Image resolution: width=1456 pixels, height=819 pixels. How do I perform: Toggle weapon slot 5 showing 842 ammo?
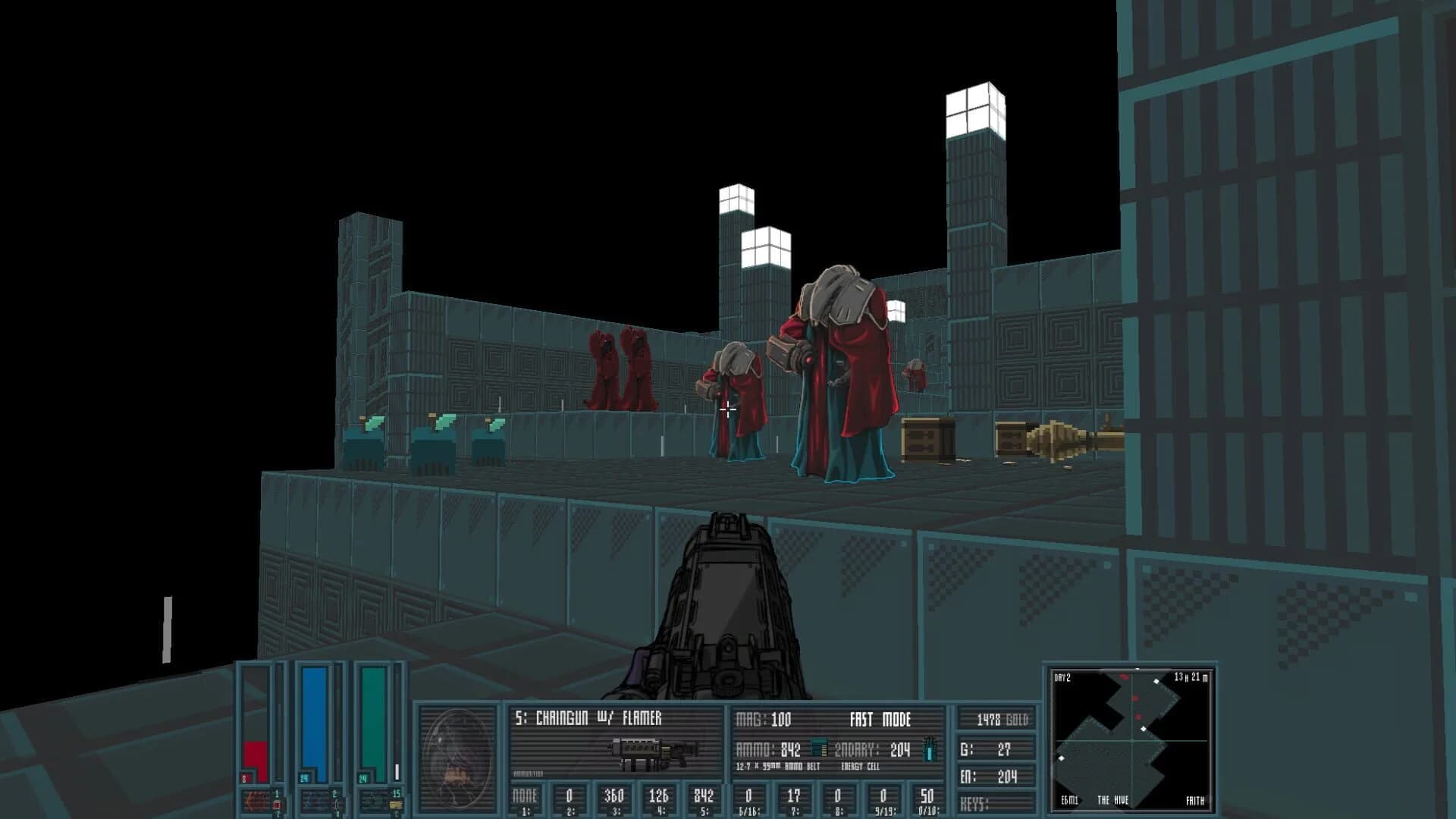click(x=701, y=800)
